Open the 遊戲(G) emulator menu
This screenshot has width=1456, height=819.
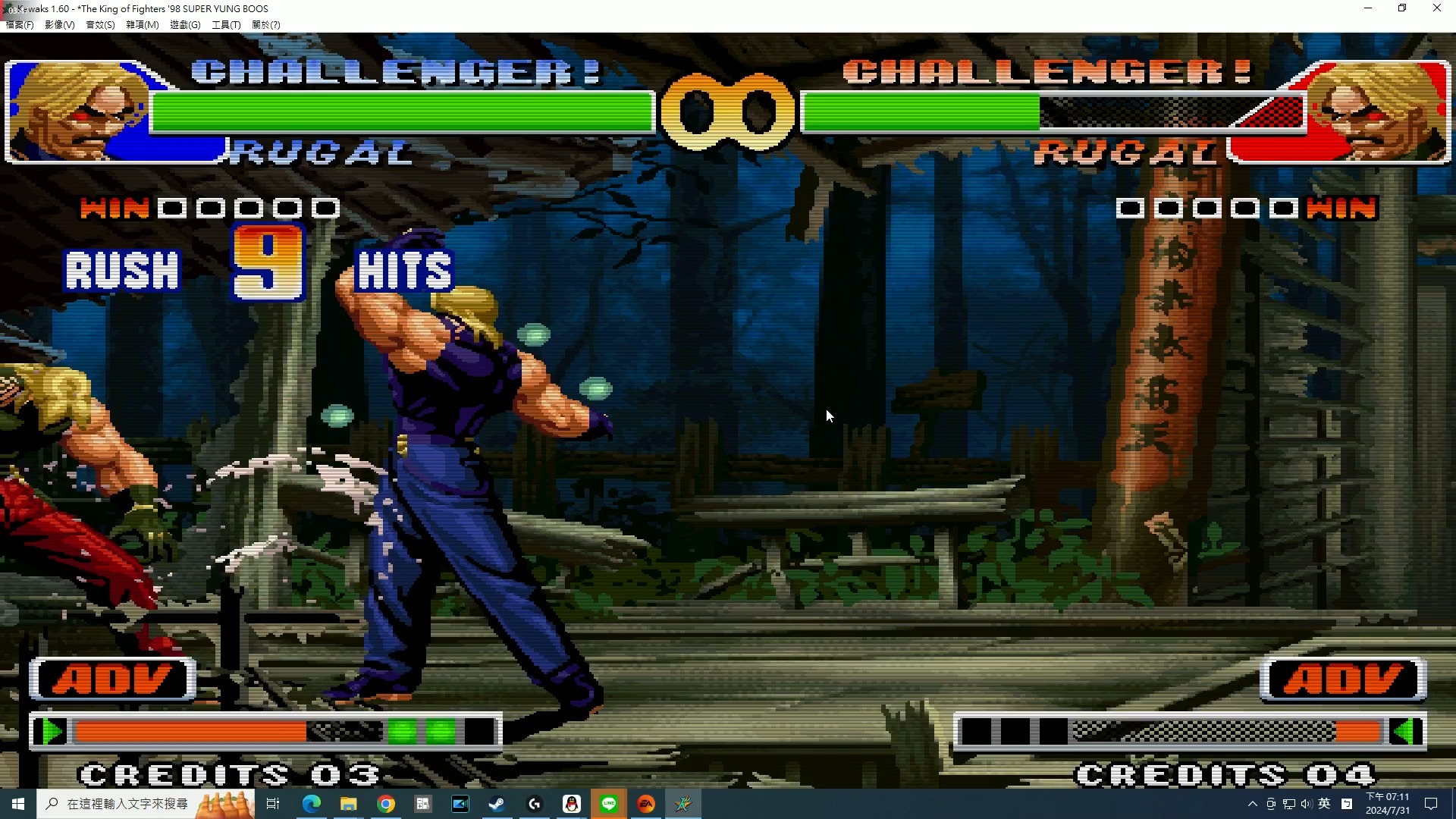click(184, 25)
